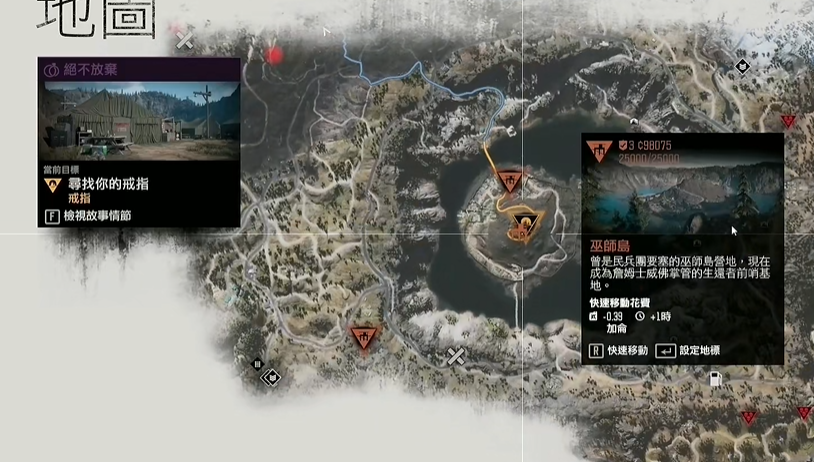Click the glowing red dot map marker
This screenshot has width=814, height=462.
tap(275, 56)
